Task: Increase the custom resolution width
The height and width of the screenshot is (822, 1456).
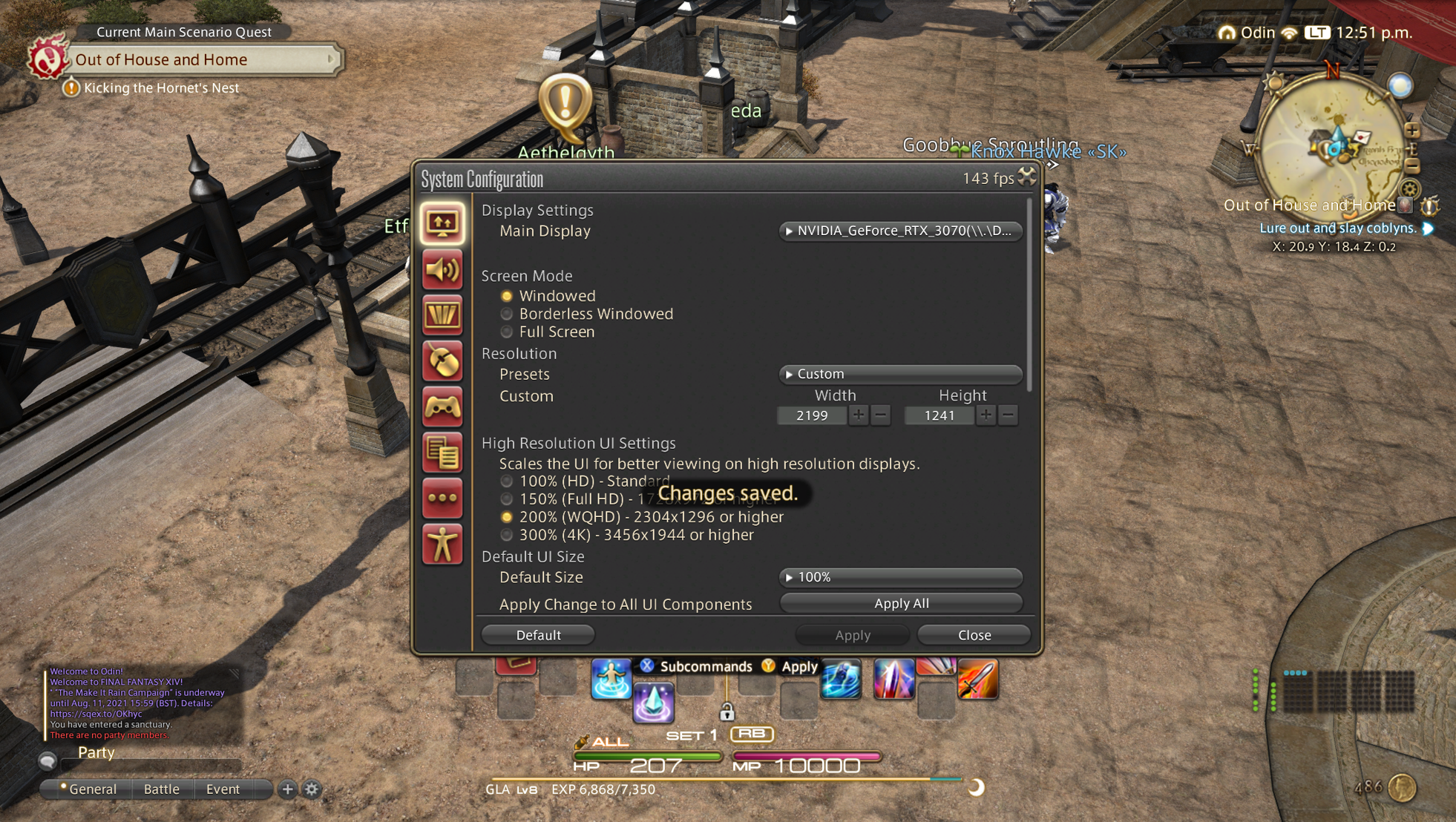Action: pyautogui.click(x=859, y=415)
